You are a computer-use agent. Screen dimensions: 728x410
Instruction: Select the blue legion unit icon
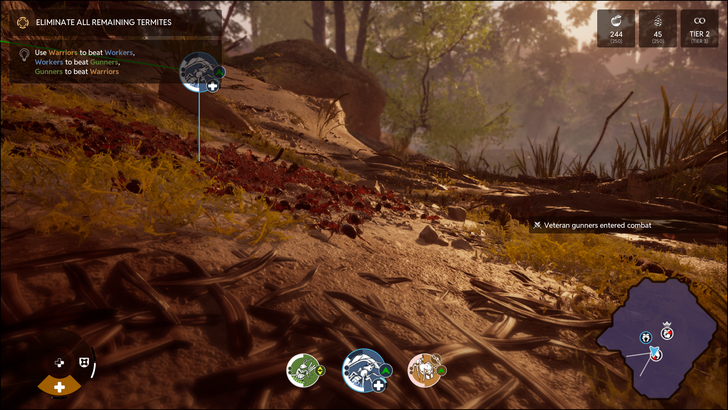(x=362, y=369)
